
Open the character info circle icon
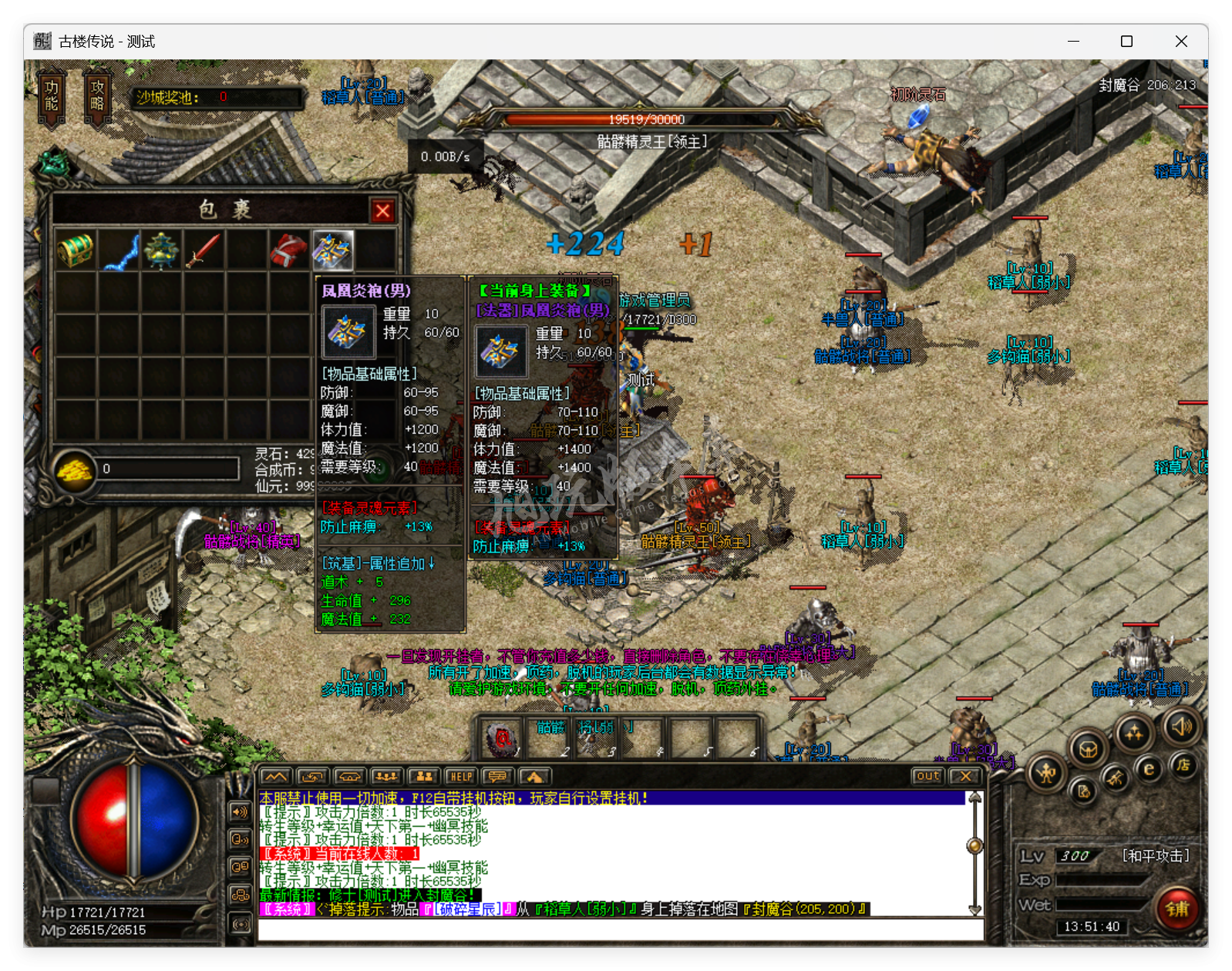click(x=1045, y=774)
